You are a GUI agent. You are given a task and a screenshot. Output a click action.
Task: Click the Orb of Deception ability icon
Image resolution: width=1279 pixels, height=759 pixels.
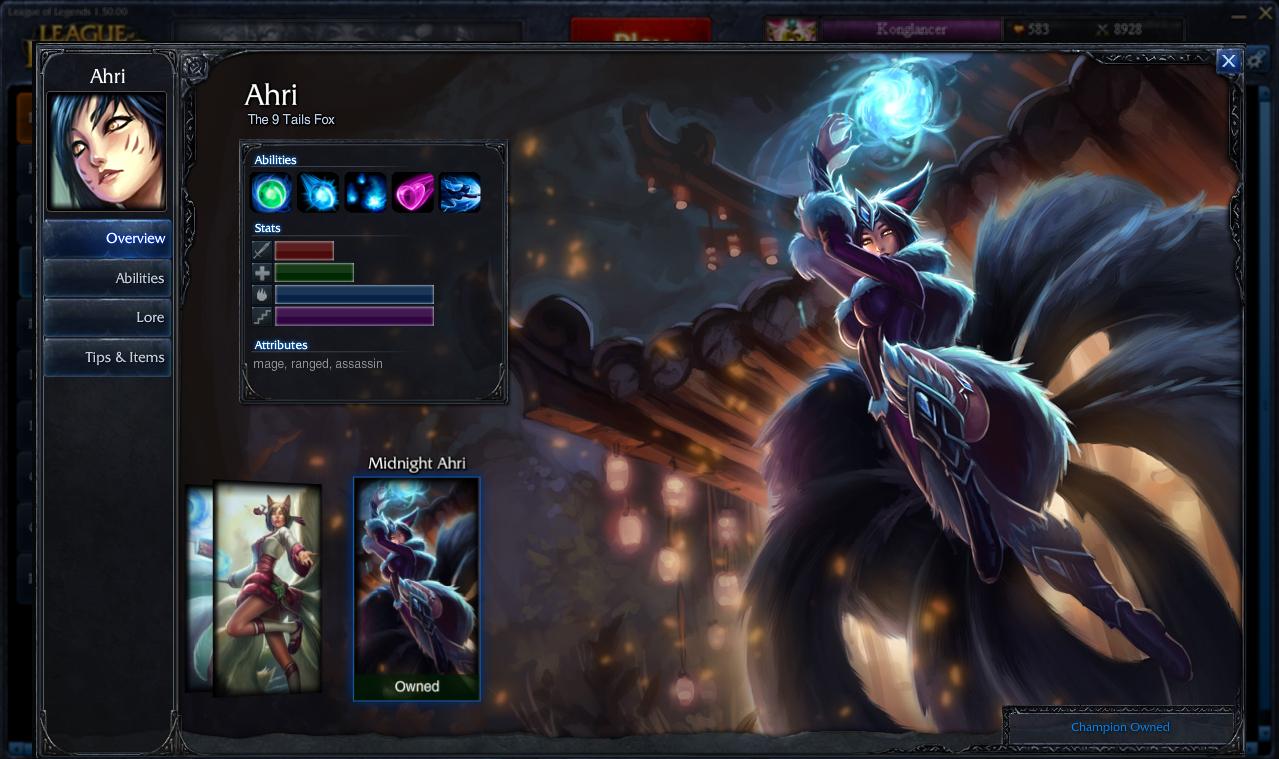pyautogui.click(x=319, y=192)
